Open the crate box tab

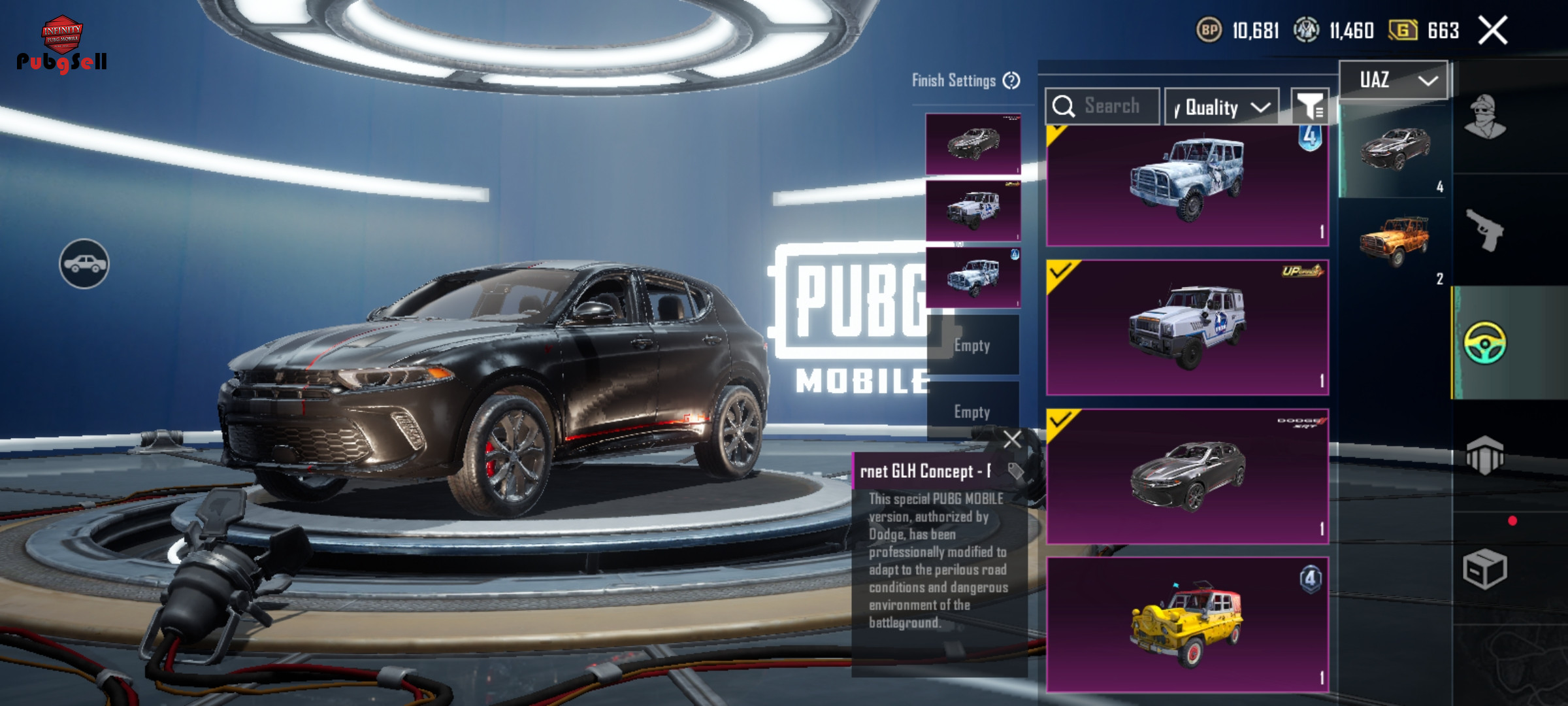1485,569
